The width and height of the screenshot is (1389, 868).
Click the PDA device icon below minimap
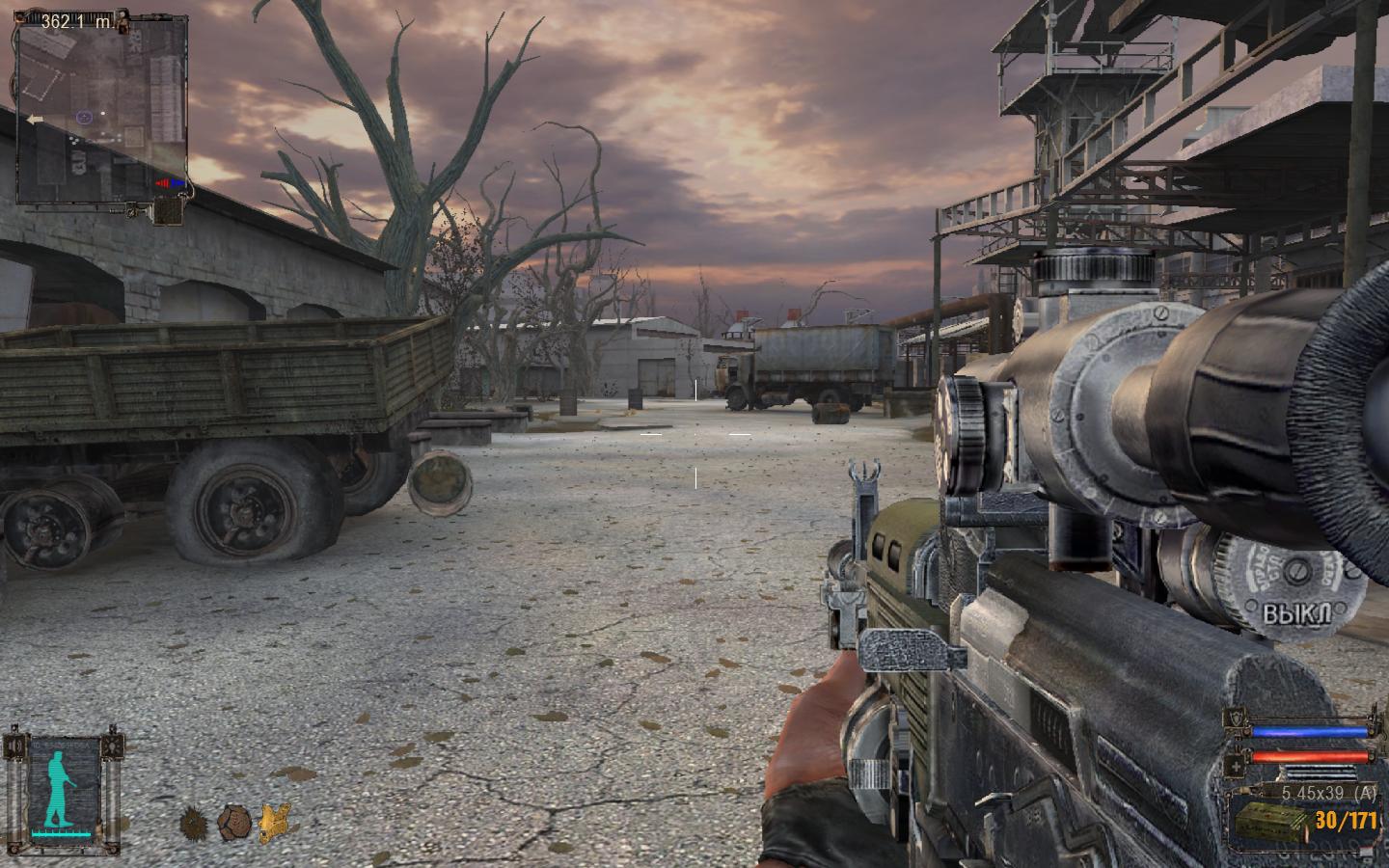pyautogui.click(x=170, y=210)
